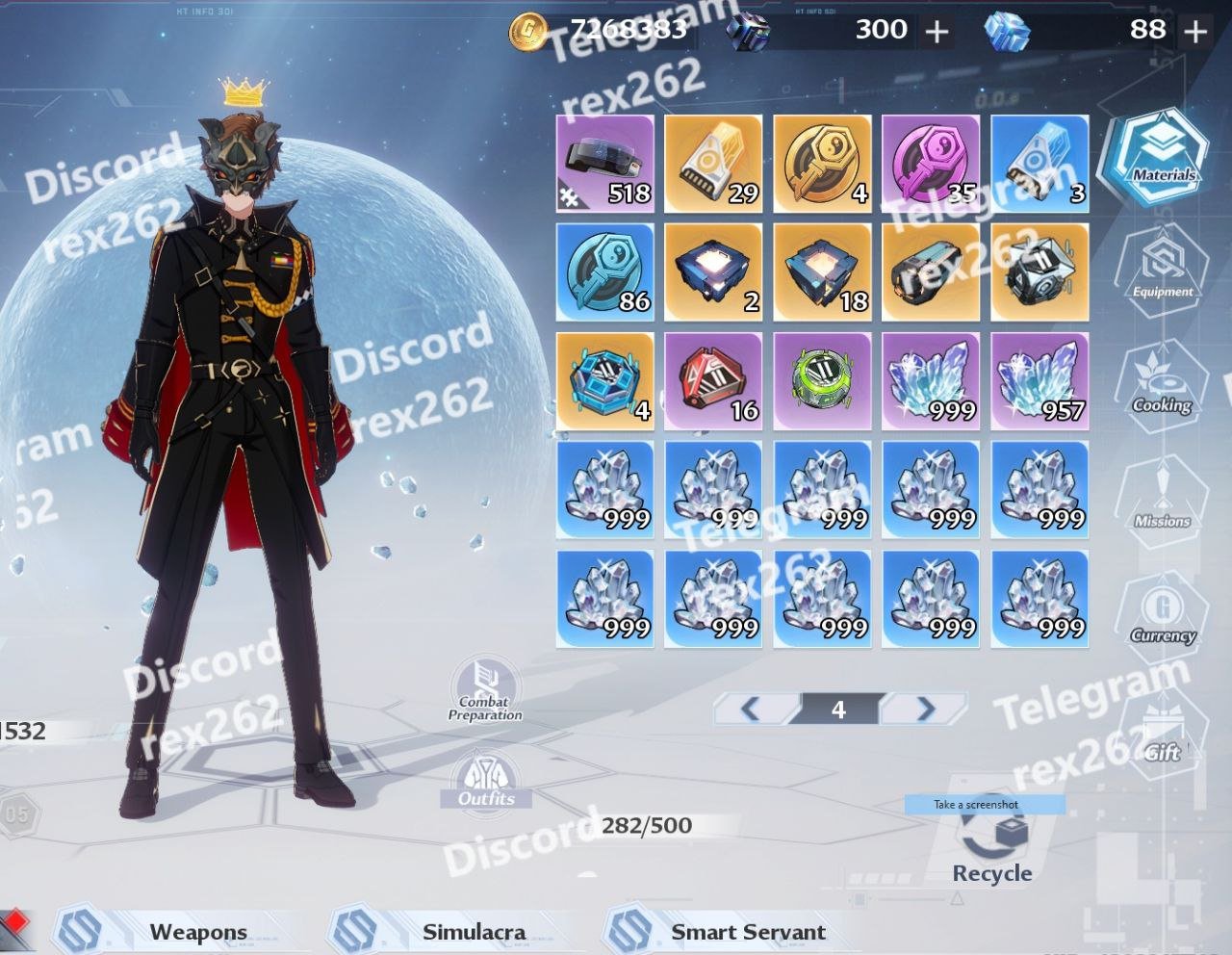Select the item stack of 518
The image size is (1232, 955).
pyautogui.click(x=605, y=164)
